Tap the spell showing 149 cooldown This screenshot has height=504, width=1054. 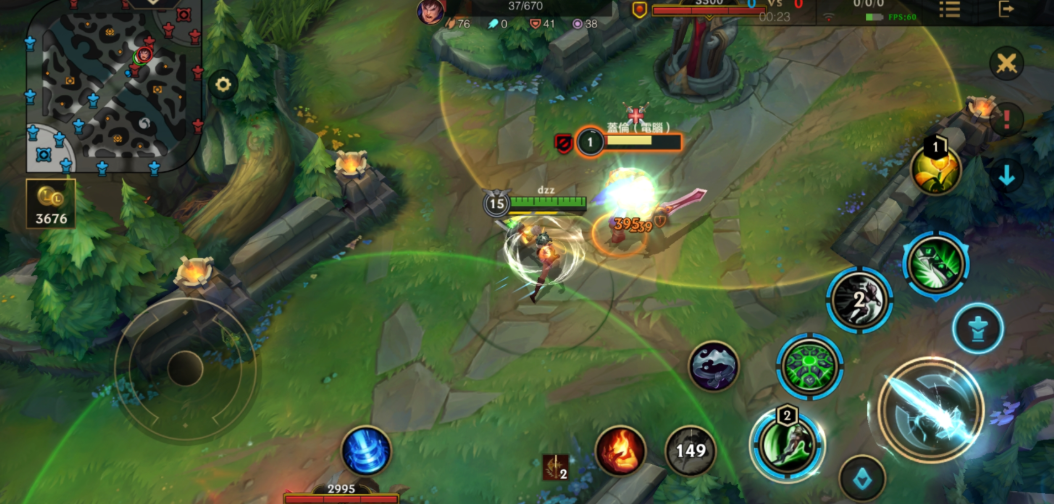pos(690,451)
